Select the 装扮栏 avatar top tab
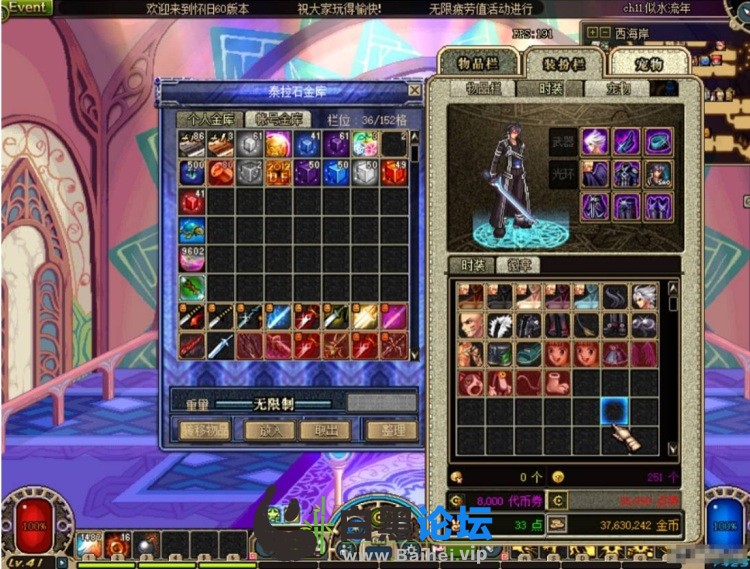The image size is (750, 569). (563, 63)
